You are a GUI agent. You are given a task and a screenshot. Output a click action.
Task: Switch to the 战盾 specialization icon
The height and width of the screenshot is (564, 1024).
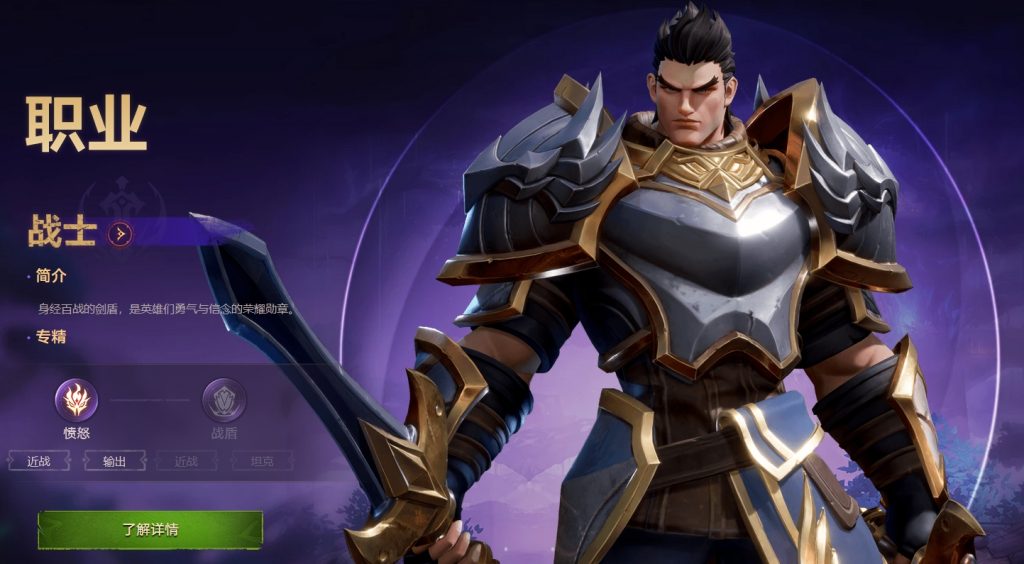224,400
